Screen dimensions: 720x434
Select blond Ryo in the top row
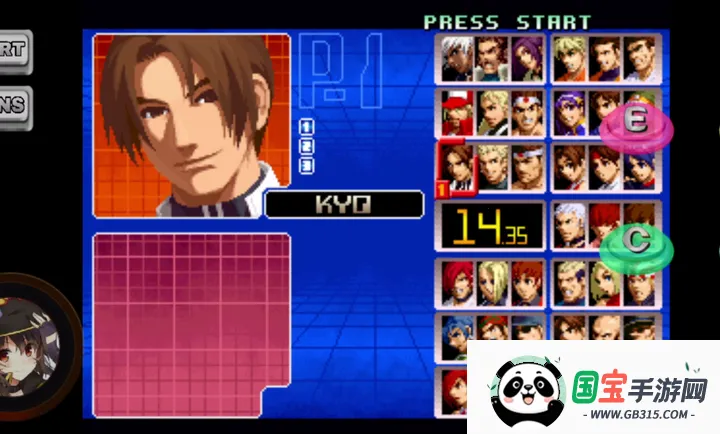point(571,58)
